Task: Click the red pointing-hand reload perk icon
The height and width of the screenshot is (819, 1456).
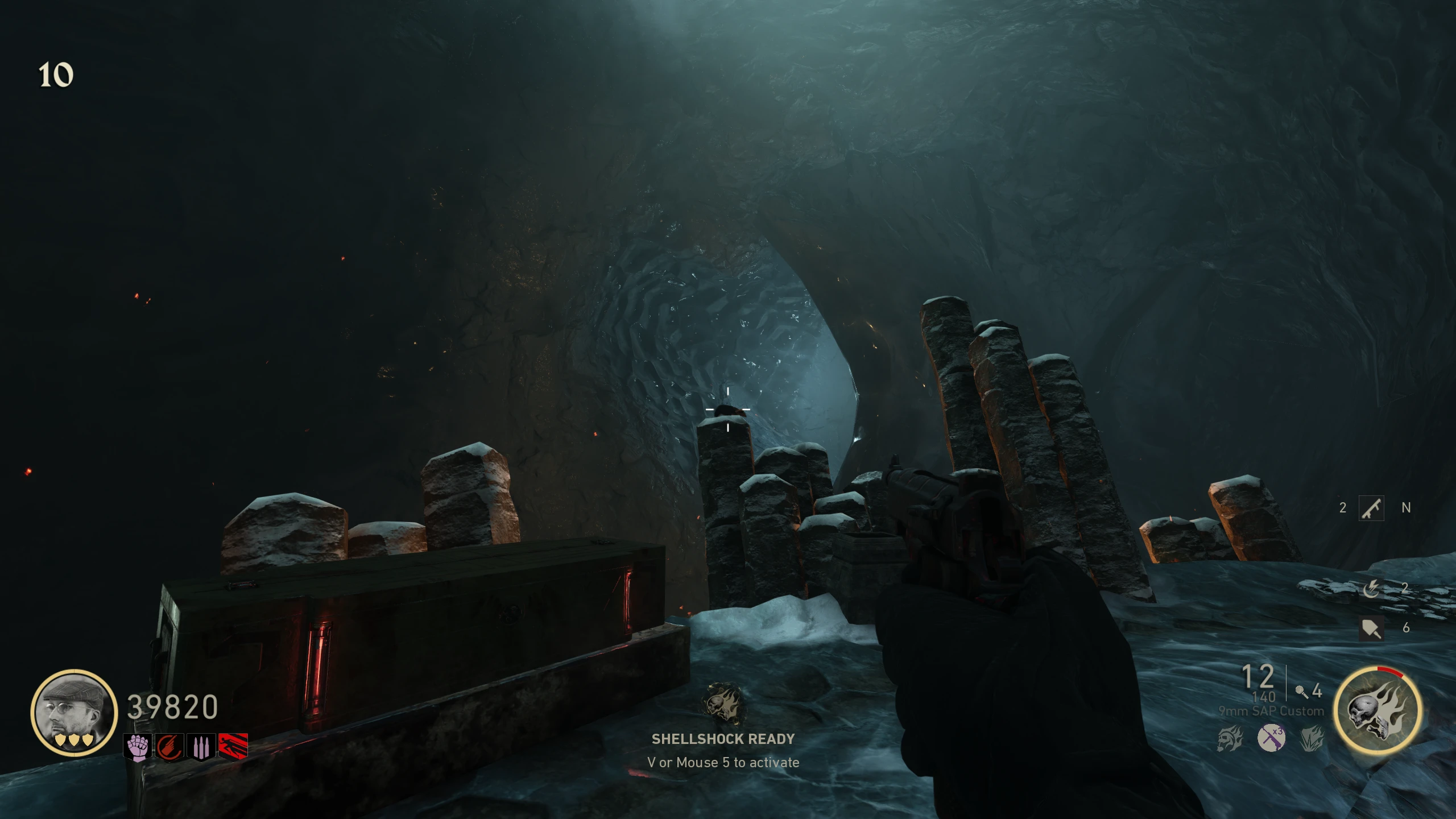Action: (169, 747)
